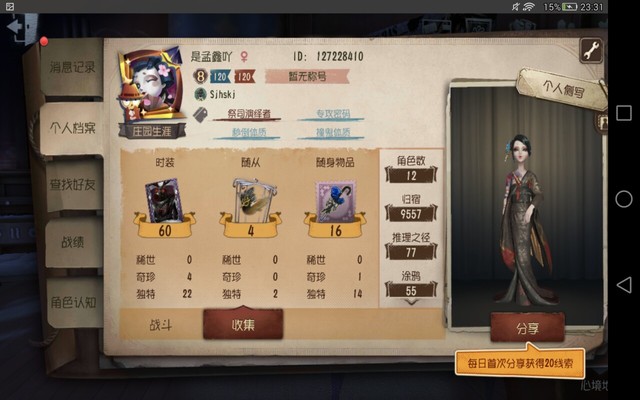Open the wrench settings icon
This screenshot has height=400, width=640.
[x=592, y=50]
